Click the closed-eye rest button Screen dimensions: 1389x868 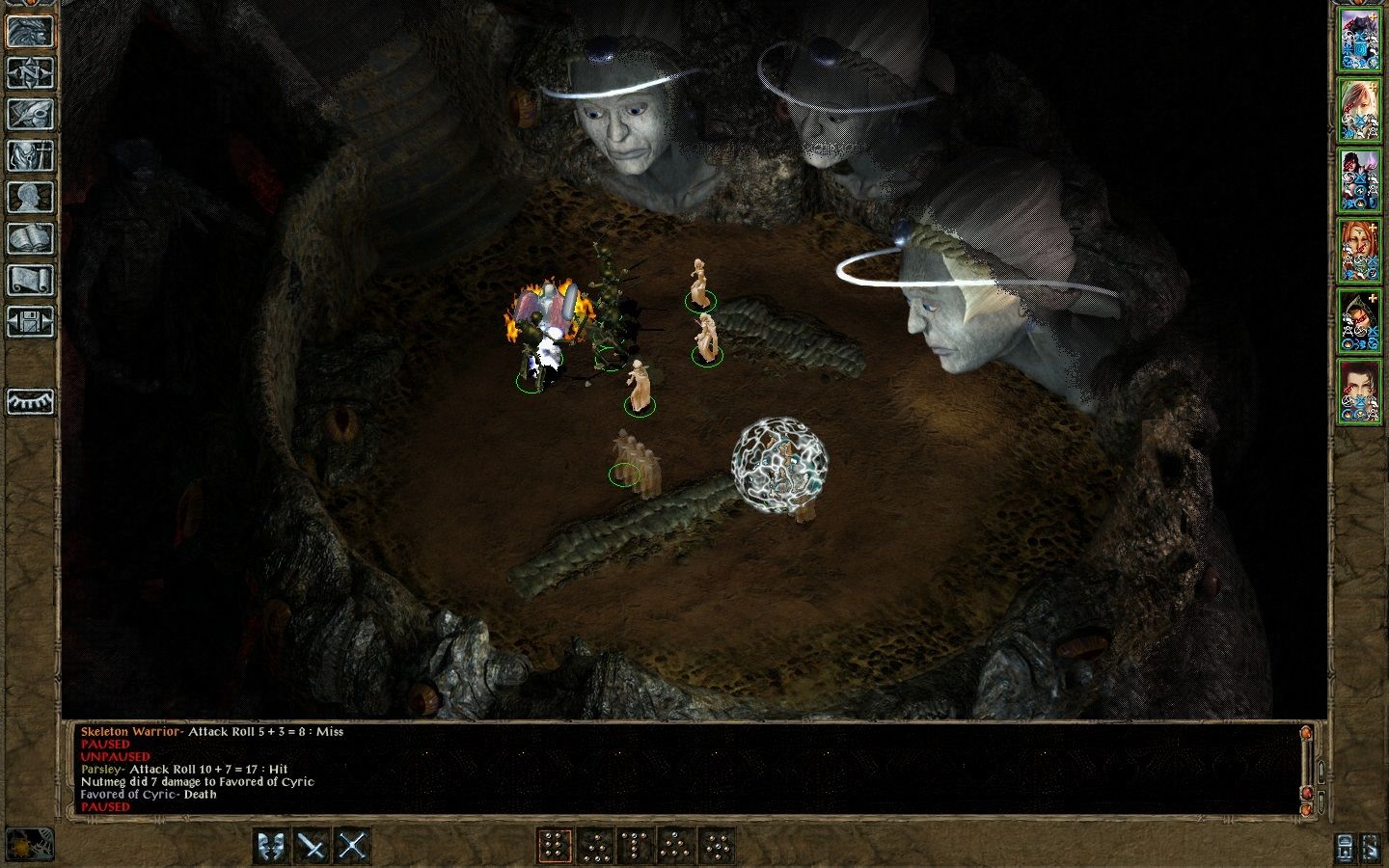pyautogui.click(x=30, y=400)
